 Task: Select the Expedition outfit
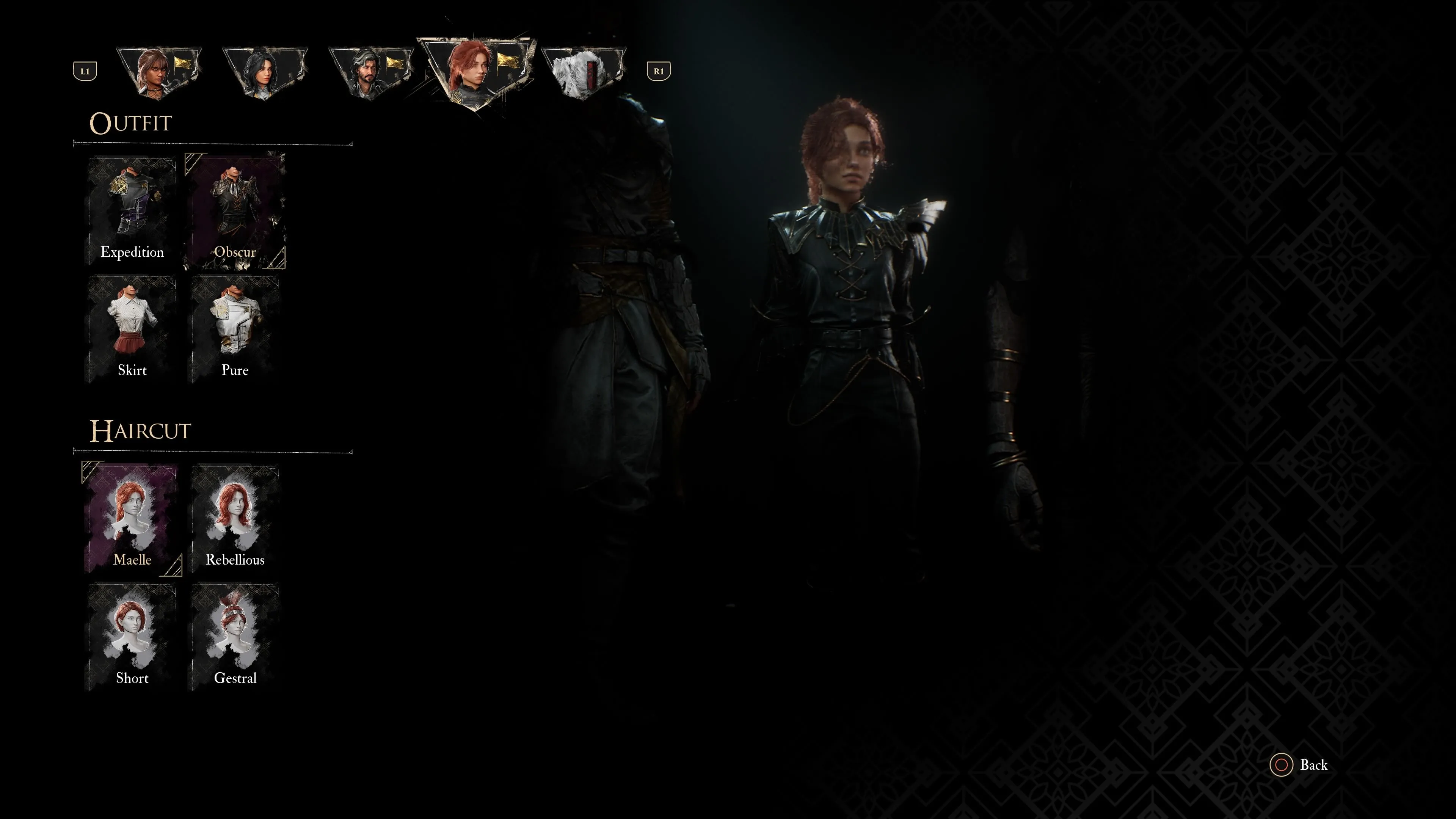click(132, 211)
